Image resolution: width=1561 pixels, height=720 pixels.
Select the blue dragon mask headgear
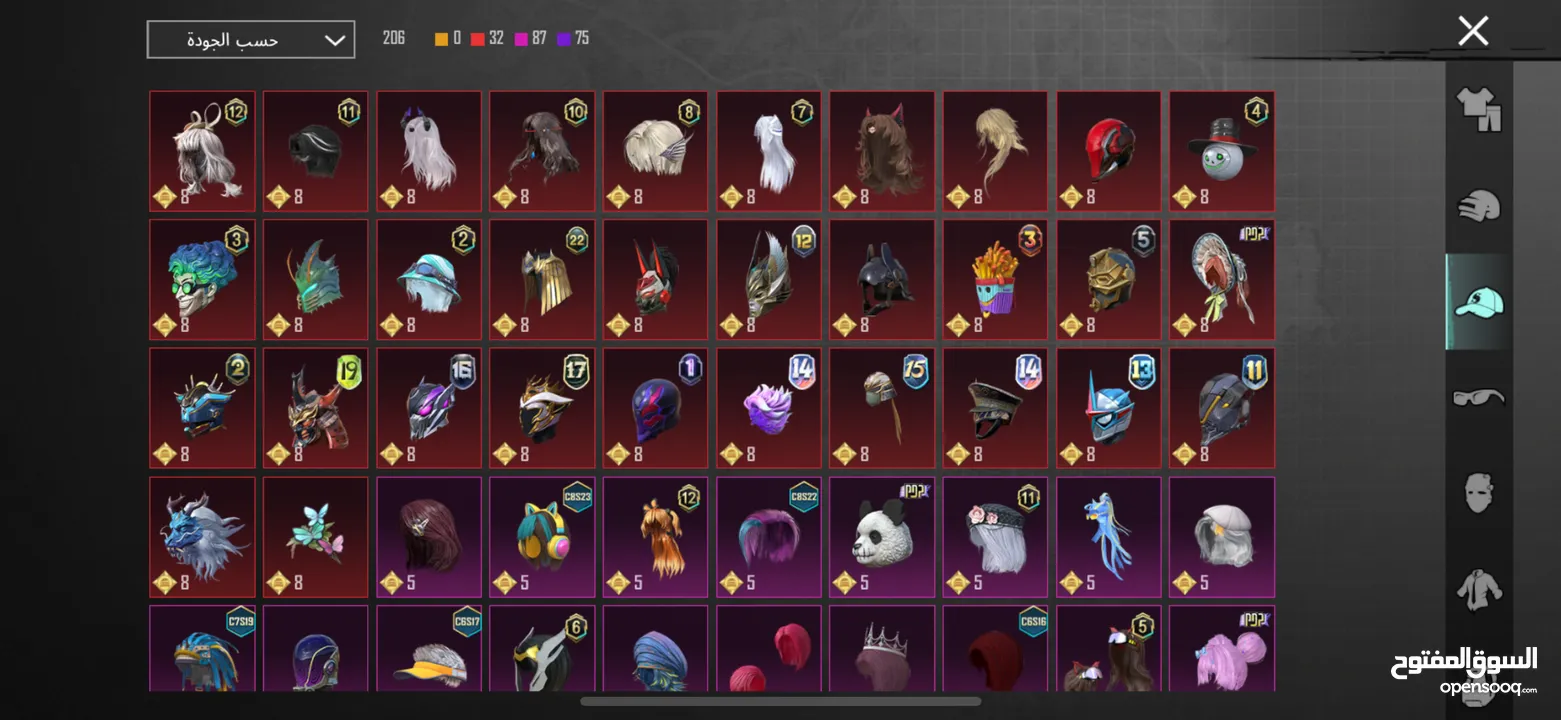coord(202,537)
